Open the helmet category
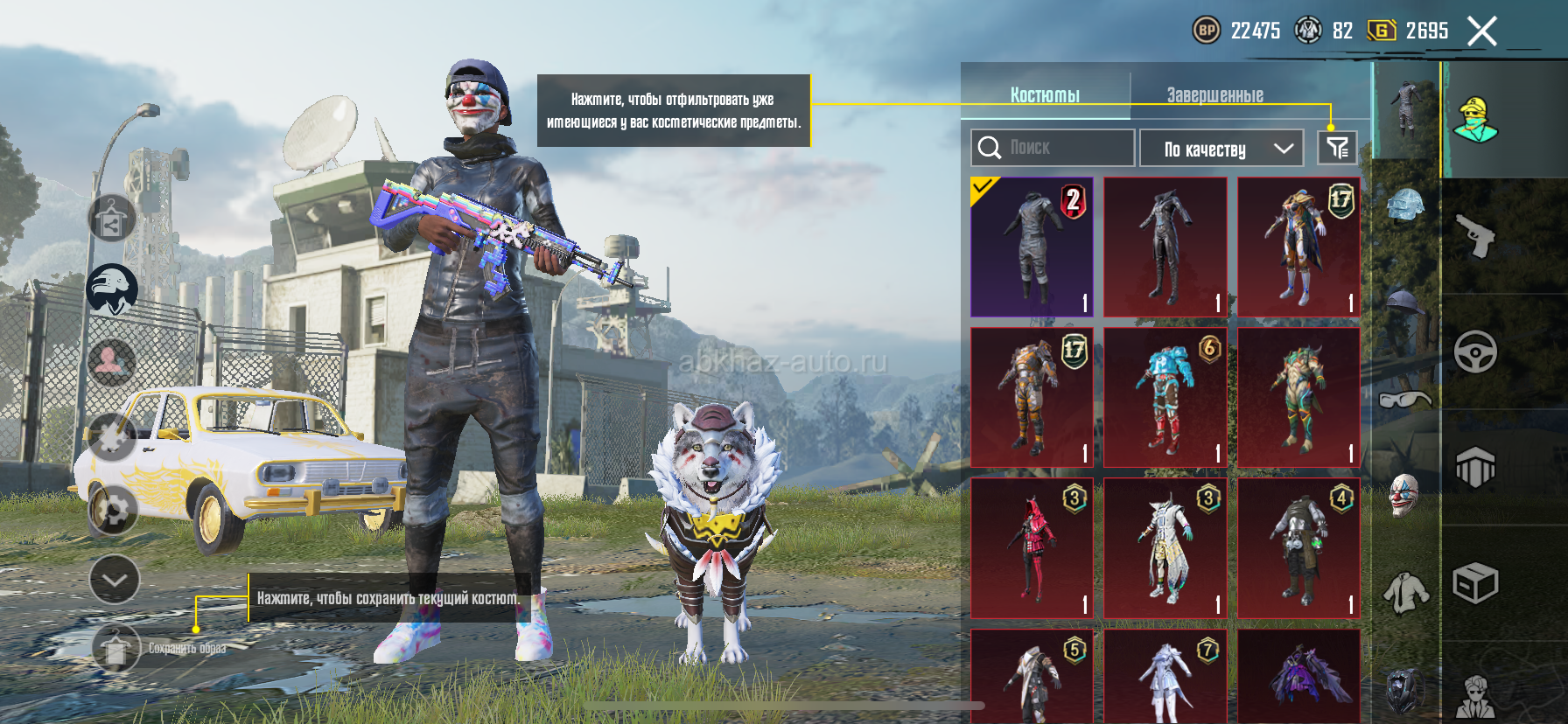1568x724 pixels. coord(1404,207)
